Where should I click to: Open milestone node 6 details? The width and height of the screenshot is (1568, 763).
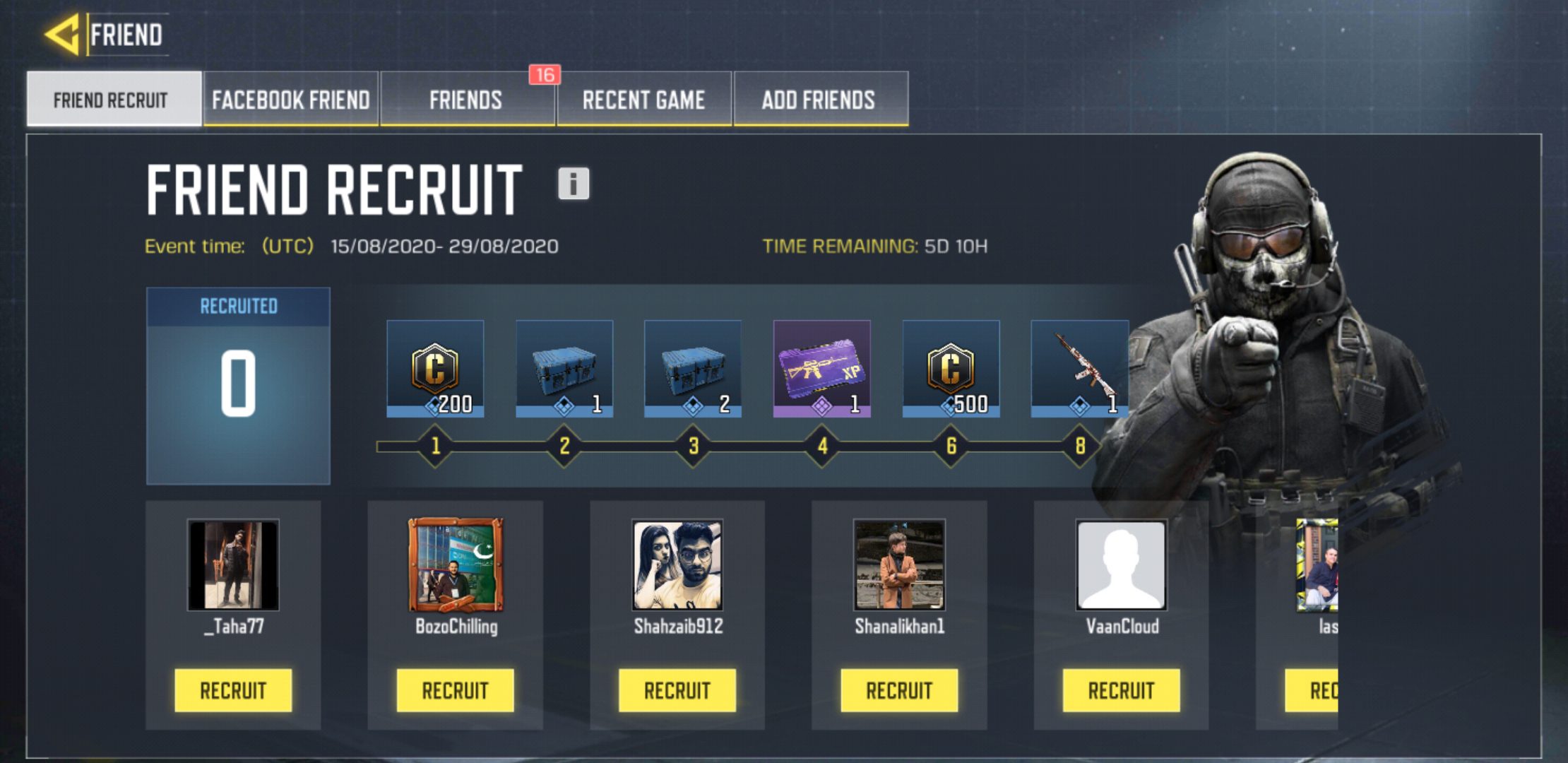click(x=951, y=445)
